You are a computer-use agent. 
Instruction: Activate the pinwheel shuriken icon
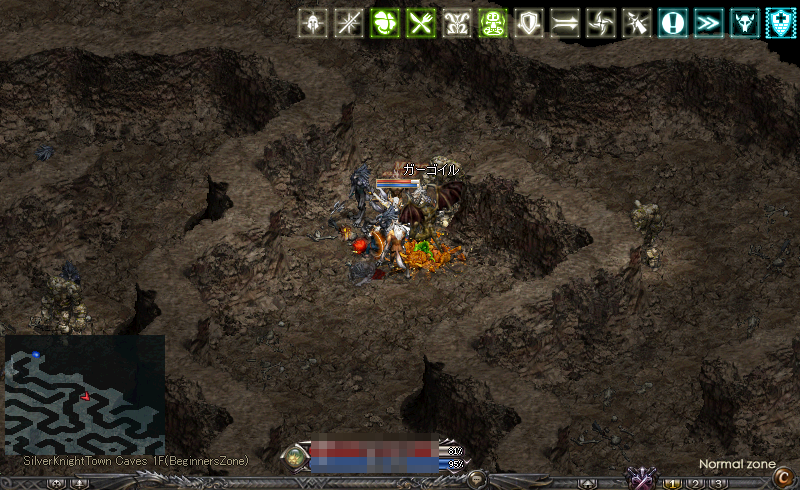(x=601, y=23)
